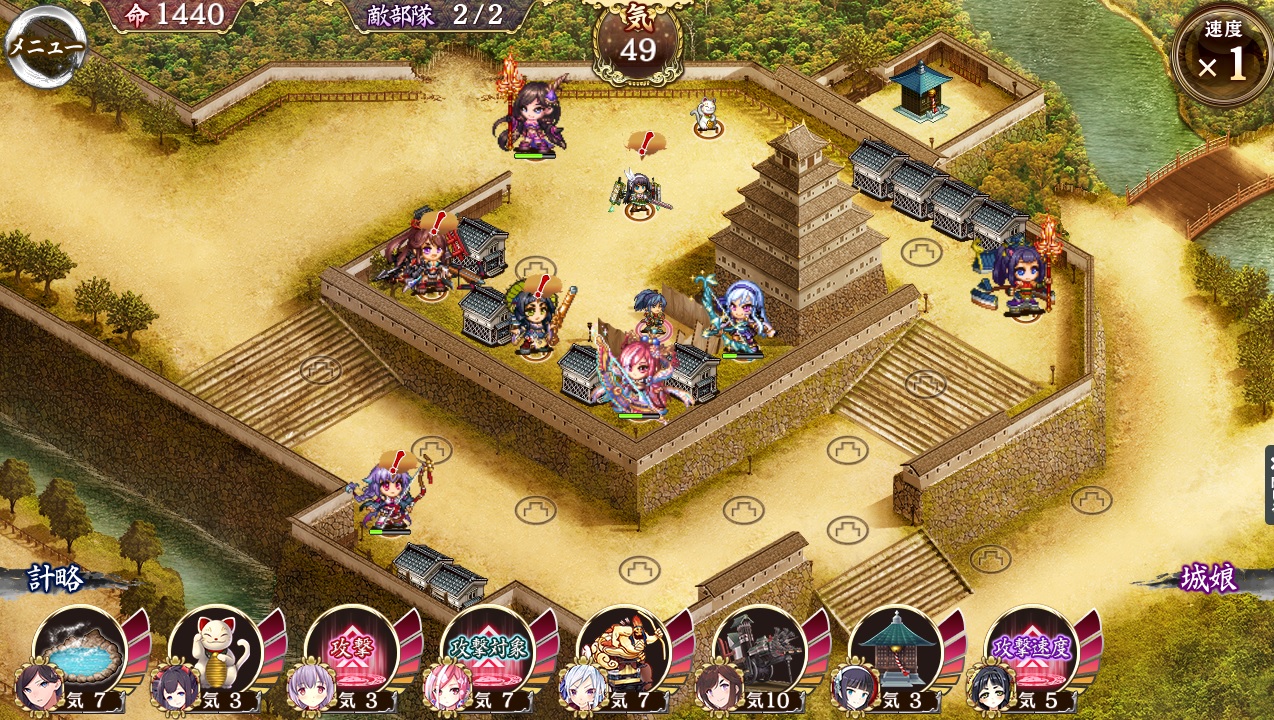Switch to the 城娘 panel
The image size is (1274, 720).
tap(1208, 579)
